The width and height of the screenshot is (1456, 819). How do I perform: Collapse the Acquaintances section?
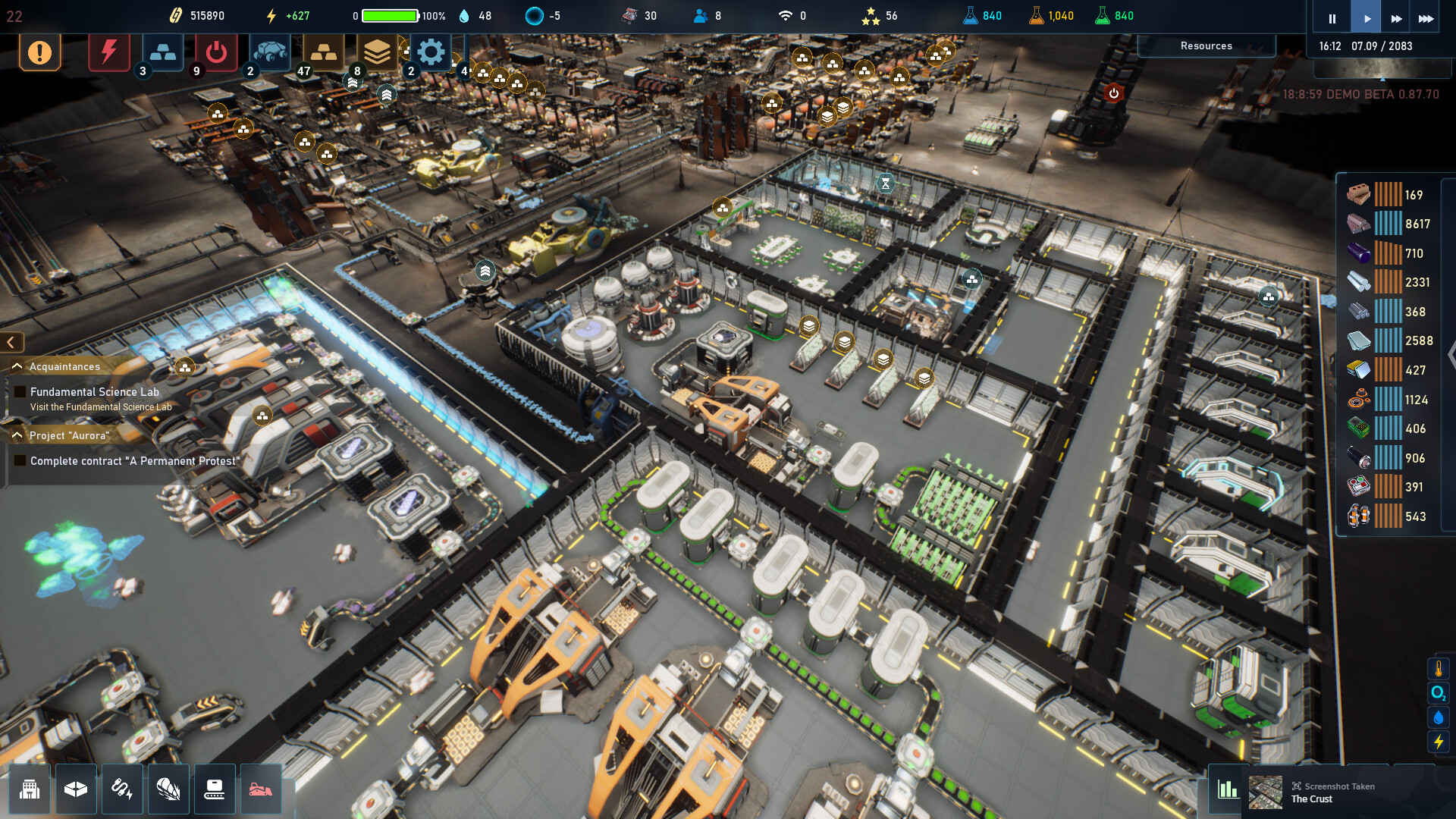[17, 366]
